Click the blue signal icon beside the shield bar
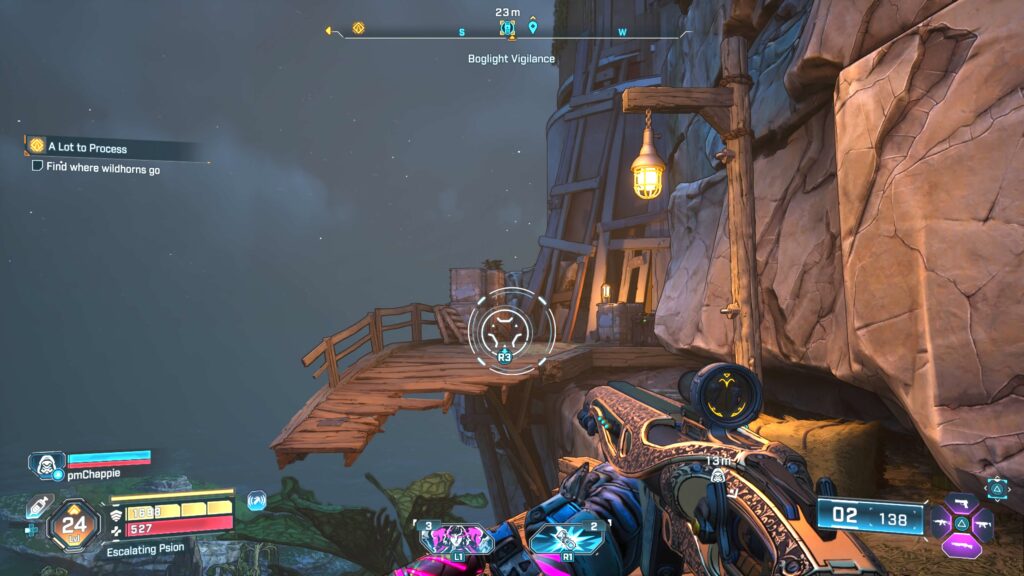 (256, 497)
